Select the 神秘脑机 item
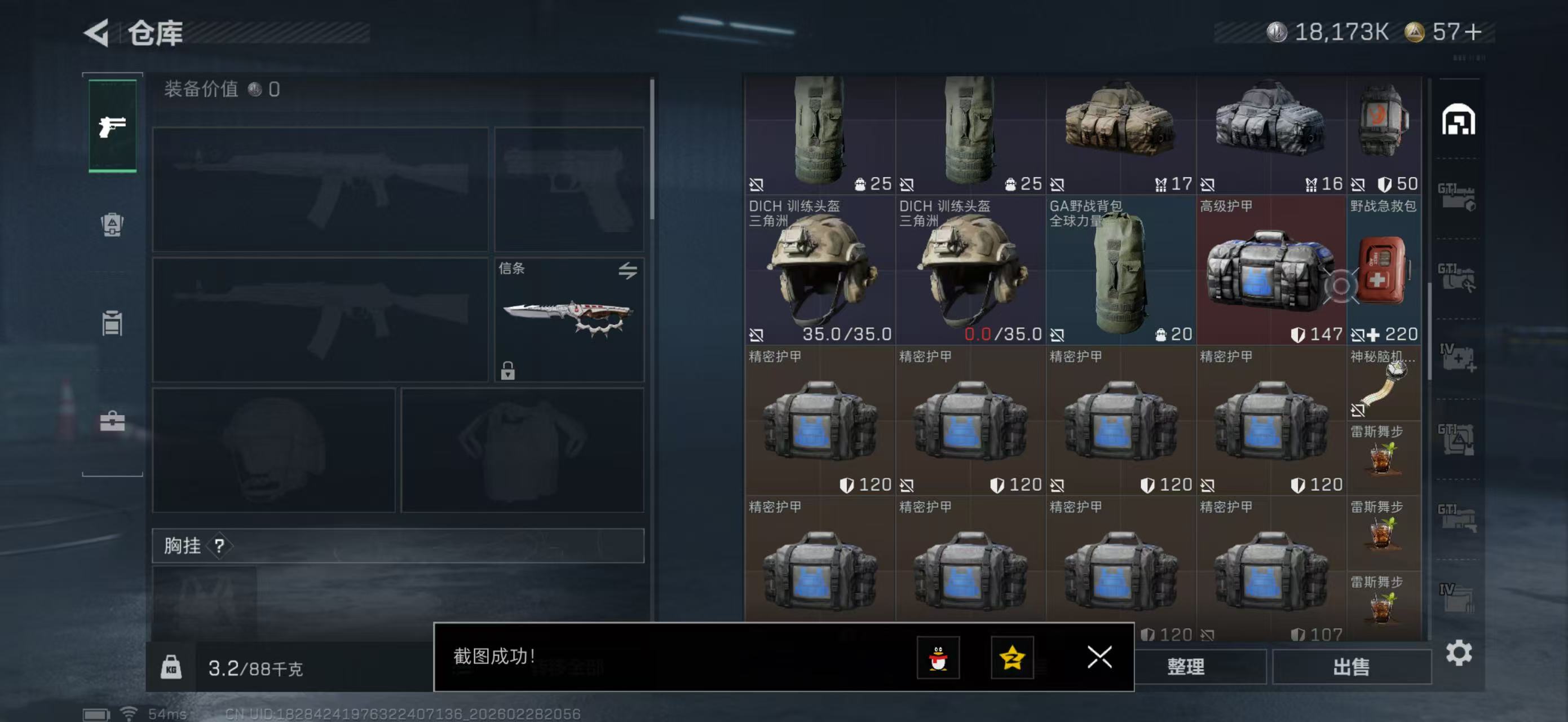The image size is (1568, 722). tap(1384, 384)
